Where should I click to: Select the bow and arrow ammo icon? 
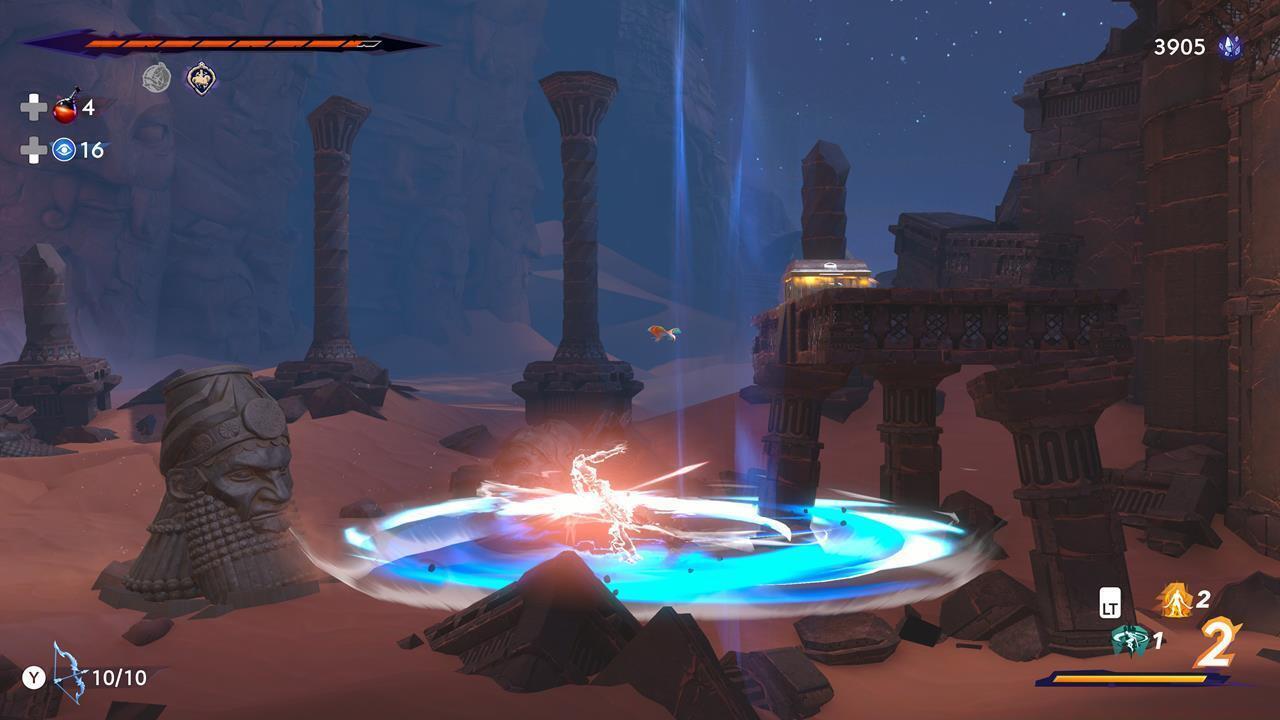point(69,677)
